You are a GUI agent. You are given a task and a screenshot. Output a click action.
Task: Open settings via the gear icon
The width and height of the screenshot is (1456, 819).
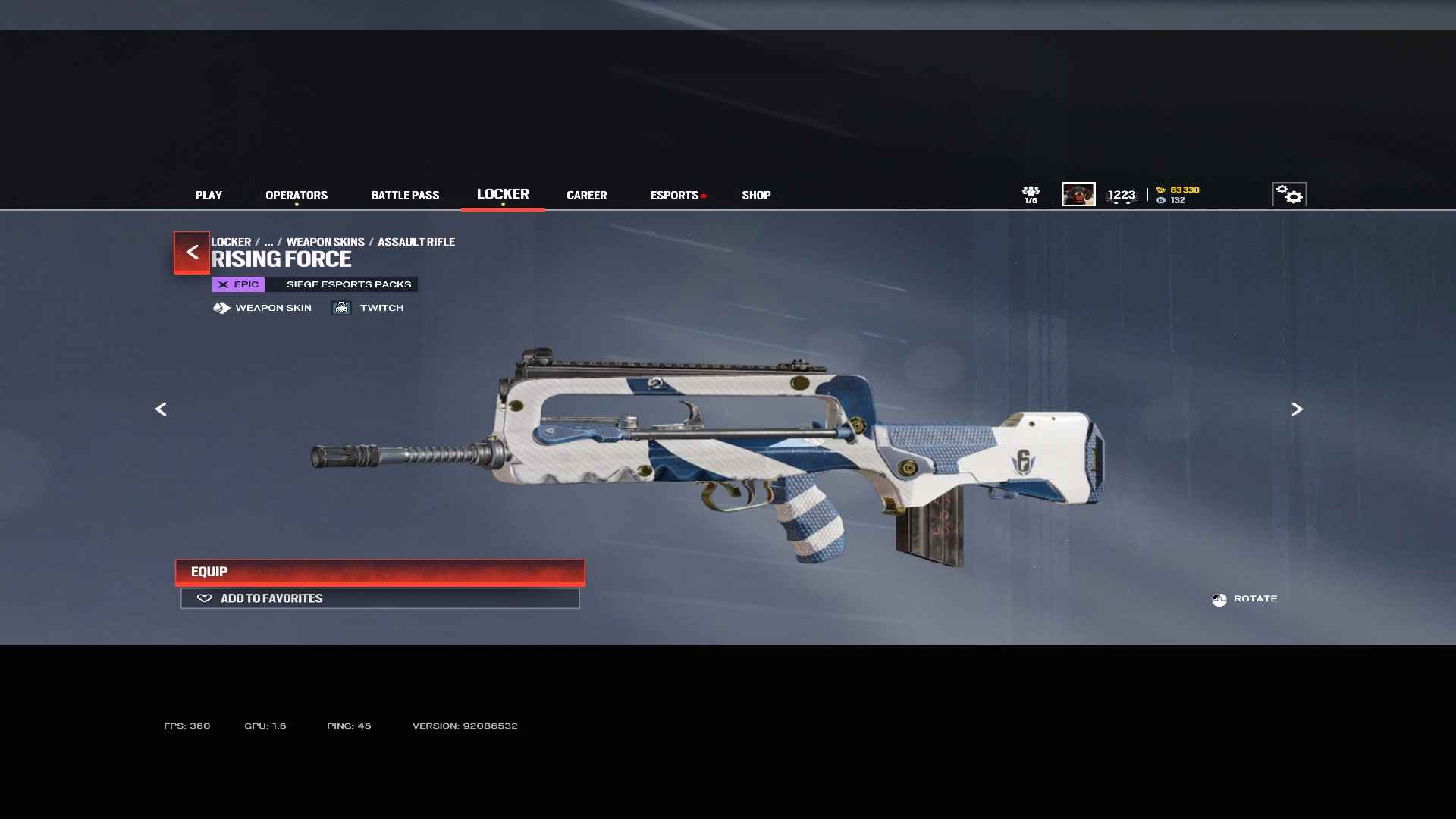coord(1288,194)
